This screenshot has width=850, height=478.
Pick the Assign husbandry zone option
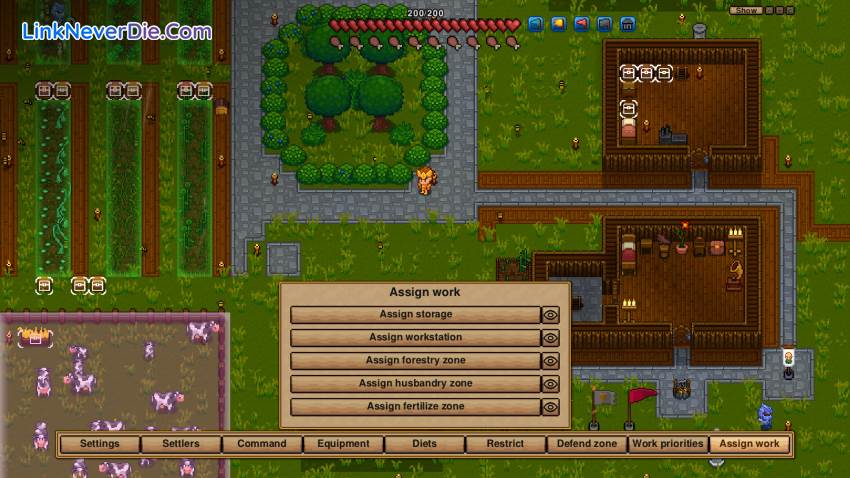coord(415,383)
